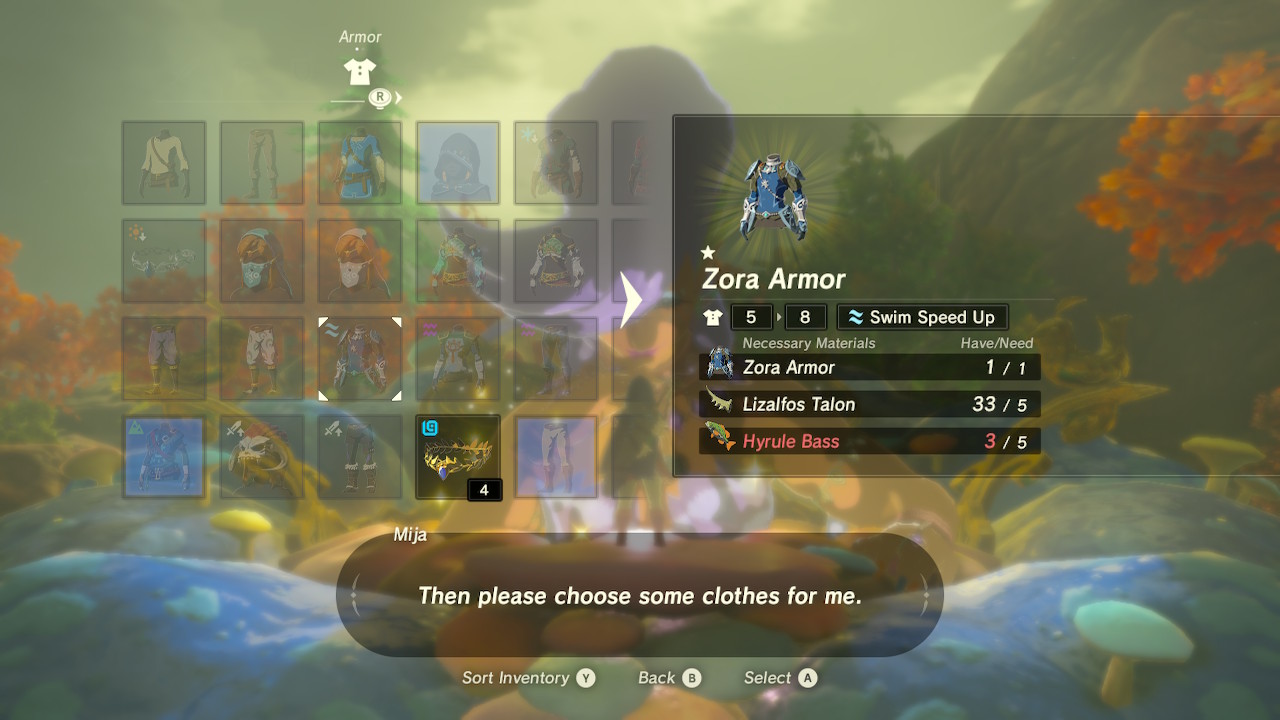Choose the first desert voe trousers slot
This screenshot has width=1280, height=720.
click(x=164, y=359)
